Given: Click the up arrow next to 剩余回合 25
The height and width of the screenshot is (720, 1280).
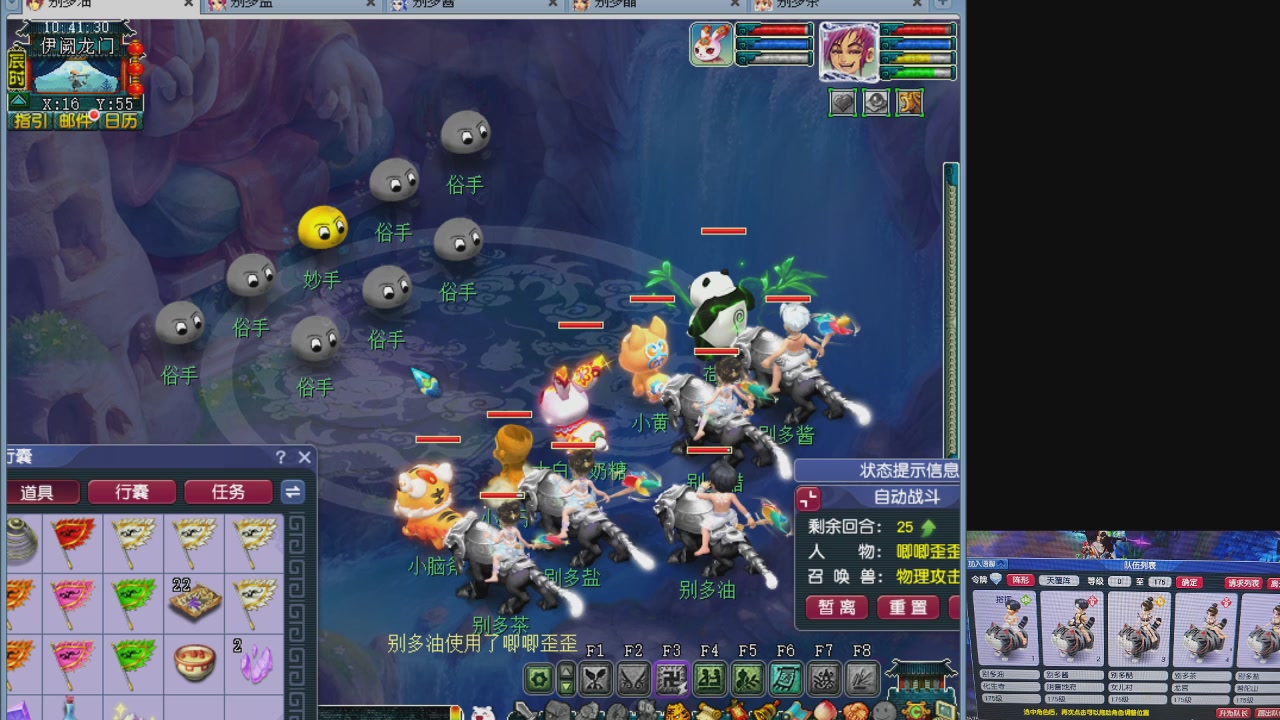Looking at the screenshot, I should point(926,527).
